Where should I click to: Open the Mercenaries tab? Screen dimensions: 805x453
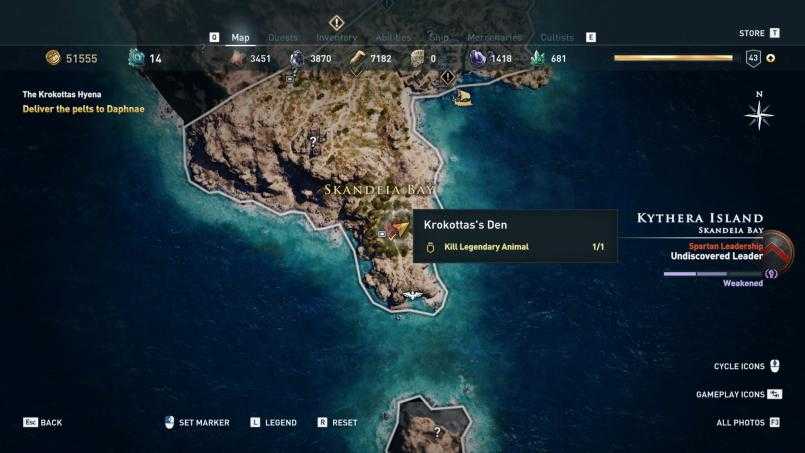(x=494, y=38)
